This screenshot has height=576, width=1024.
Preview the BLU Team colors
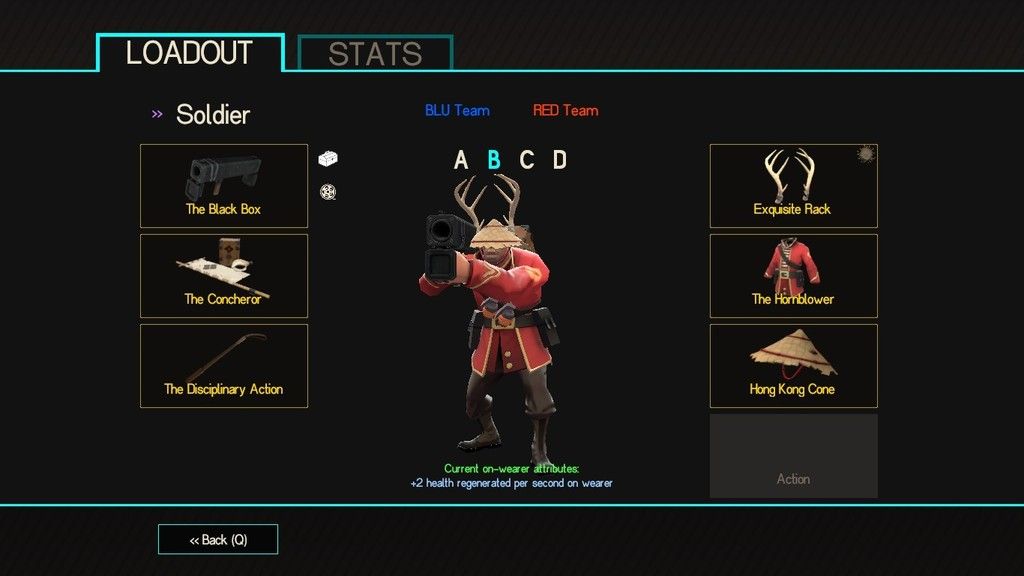click(x=457, y=110)
